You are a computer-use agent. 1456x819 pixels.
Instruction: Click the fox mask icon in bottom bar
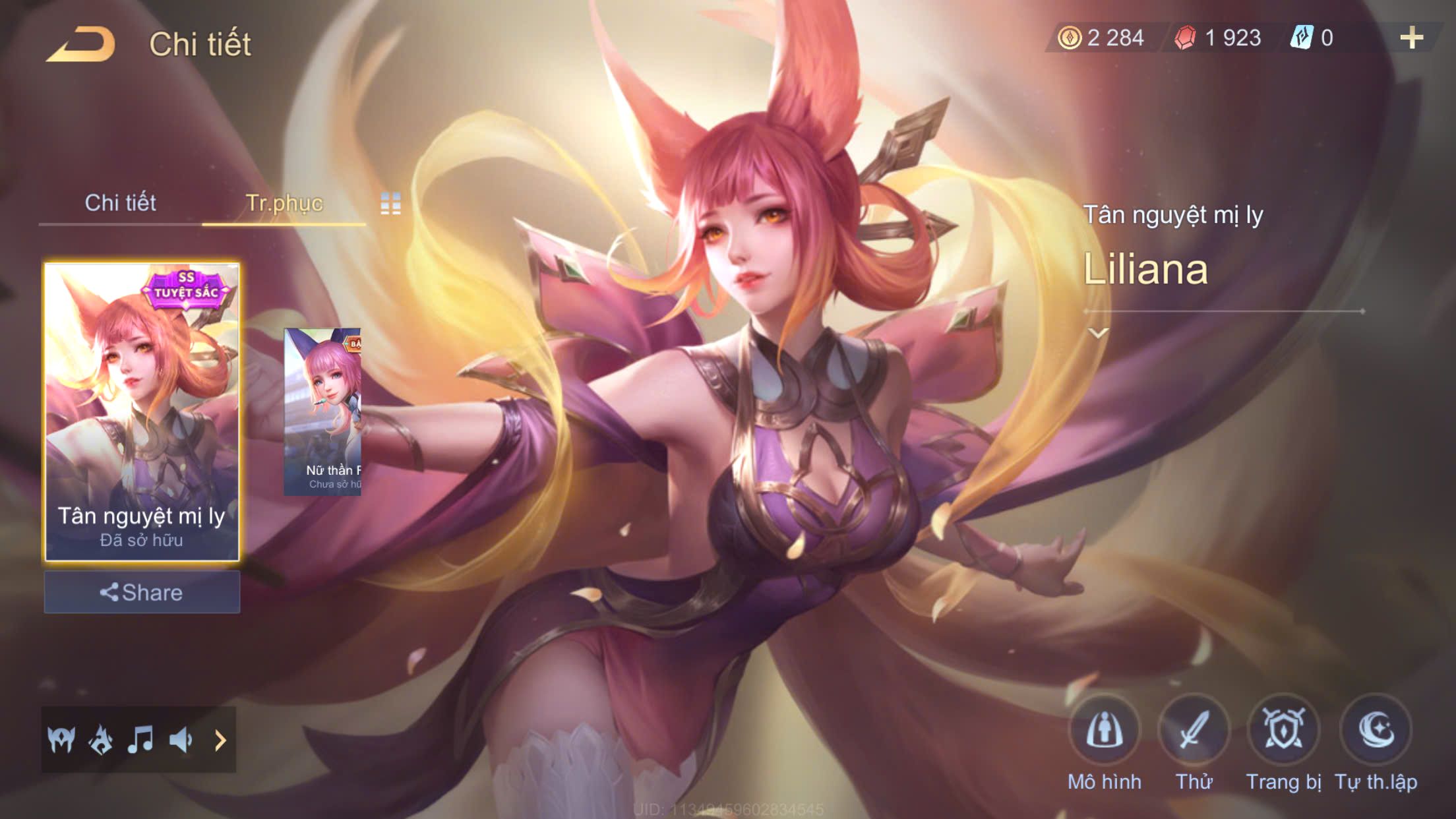click(x=61, y=740)
